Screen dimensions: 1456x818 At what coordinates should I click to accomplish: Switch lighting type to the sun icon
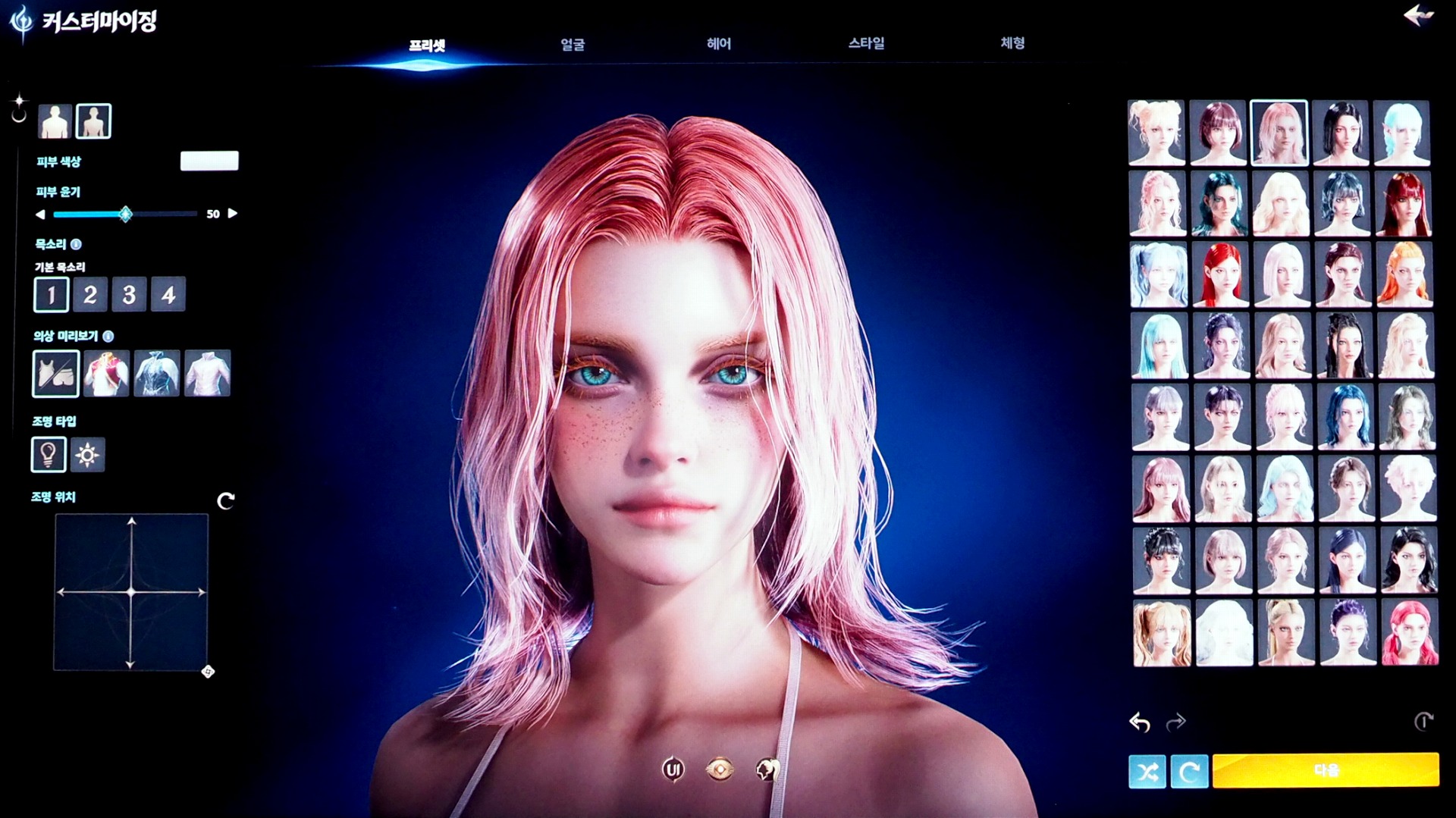pos(87,455)
